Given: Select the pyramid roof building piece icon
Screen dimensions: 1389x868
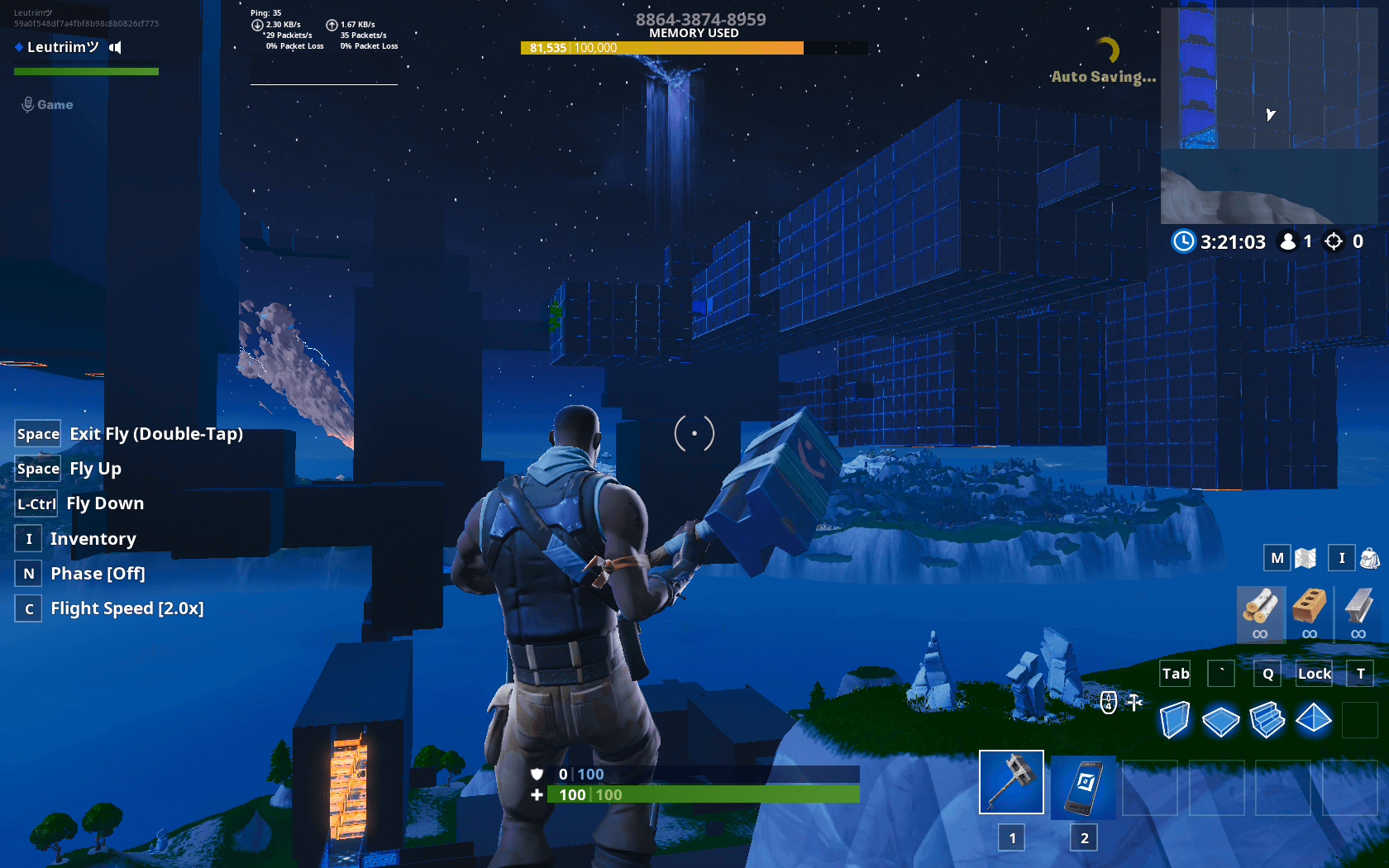Looking at the screenshot, I should click(x=1314, y=720).
